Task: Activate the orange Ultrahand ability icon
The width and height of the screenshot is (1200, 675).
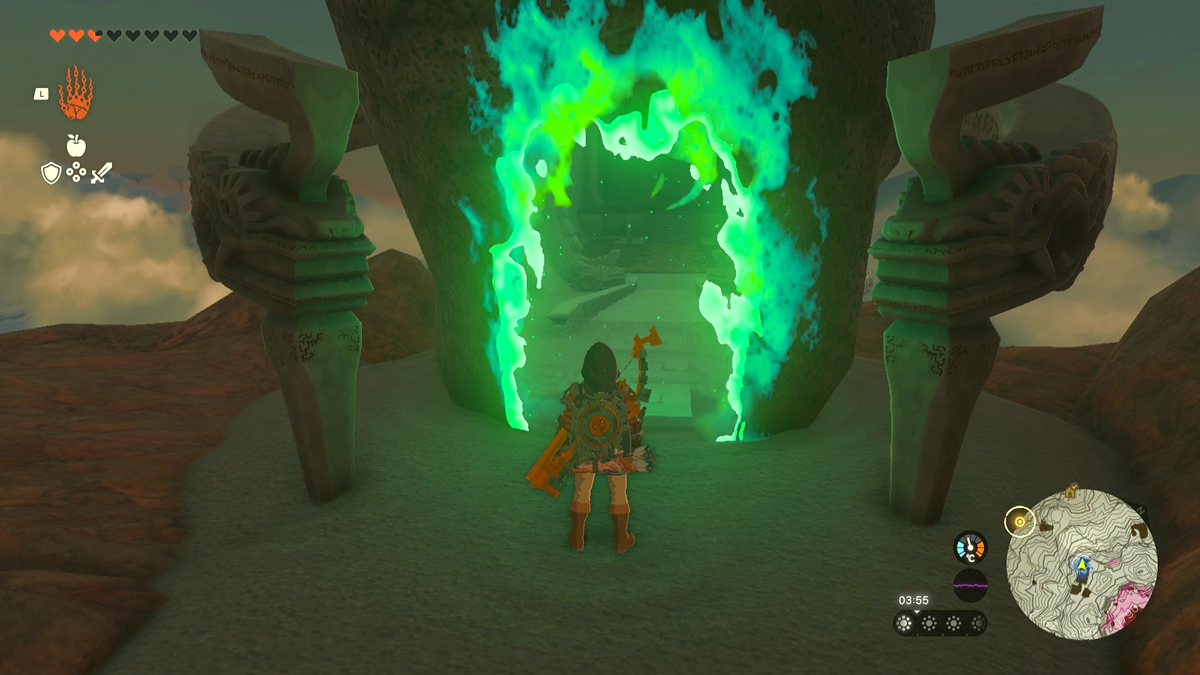Action: [x=75, y=93]
